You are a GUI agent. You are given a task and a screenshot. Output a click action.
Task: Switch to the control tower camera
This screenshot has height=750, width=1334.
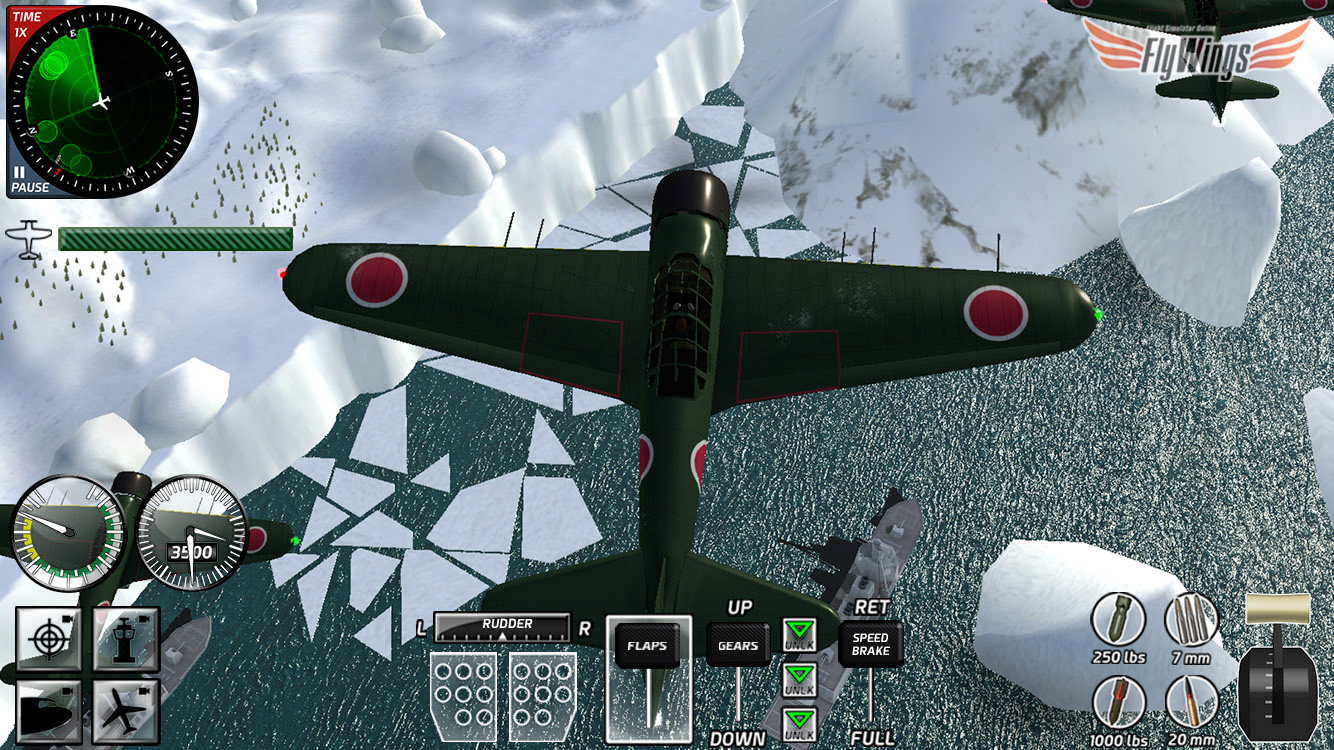coord(126,638)
